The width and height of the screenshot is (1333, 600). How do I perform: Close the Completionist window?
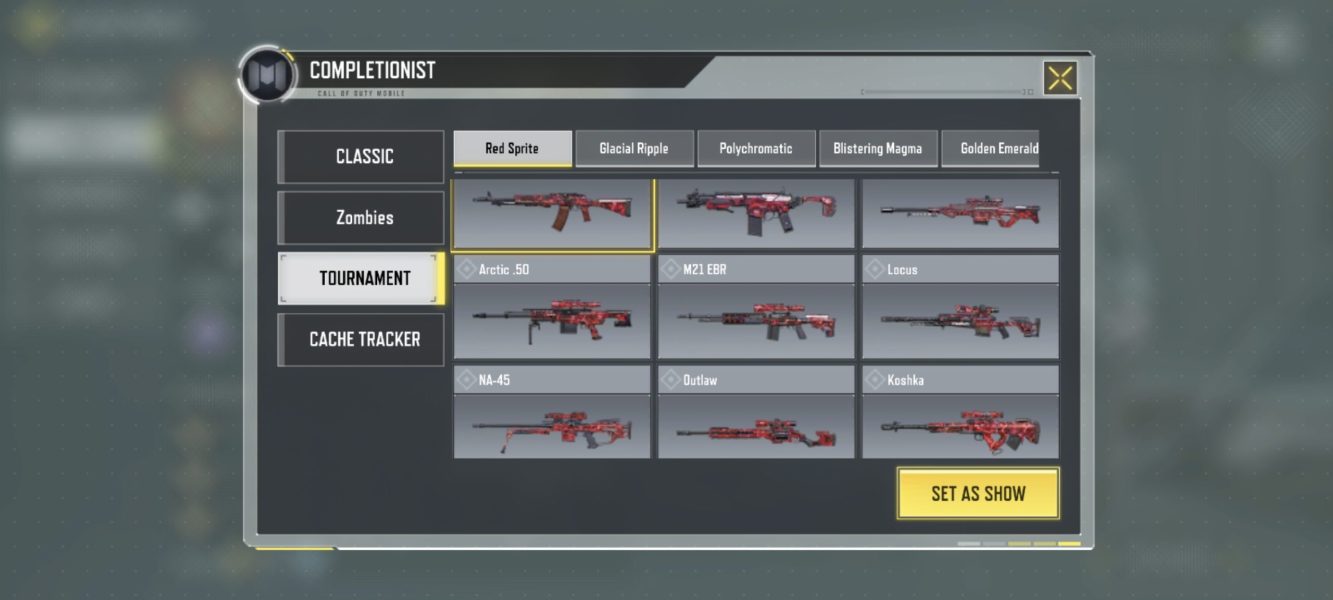1060,78
